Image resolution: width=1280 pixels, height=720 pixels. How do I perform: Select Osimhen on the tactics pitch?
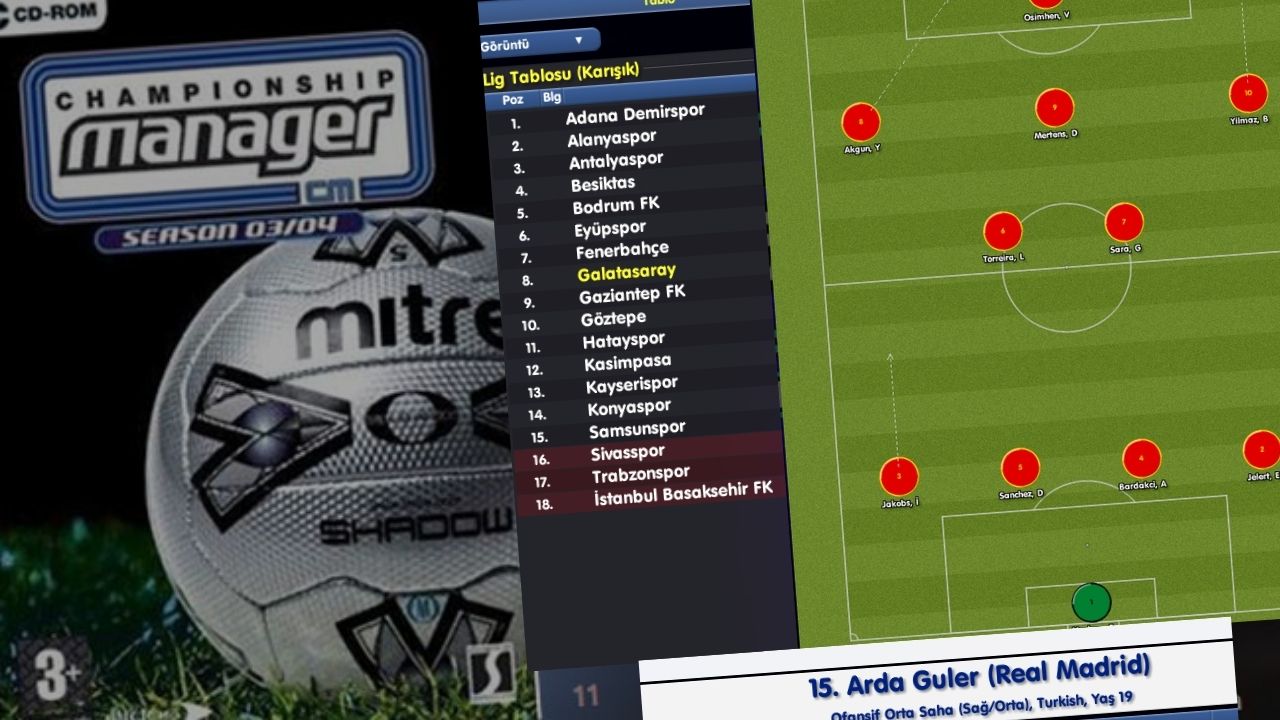pos(1046,4)
